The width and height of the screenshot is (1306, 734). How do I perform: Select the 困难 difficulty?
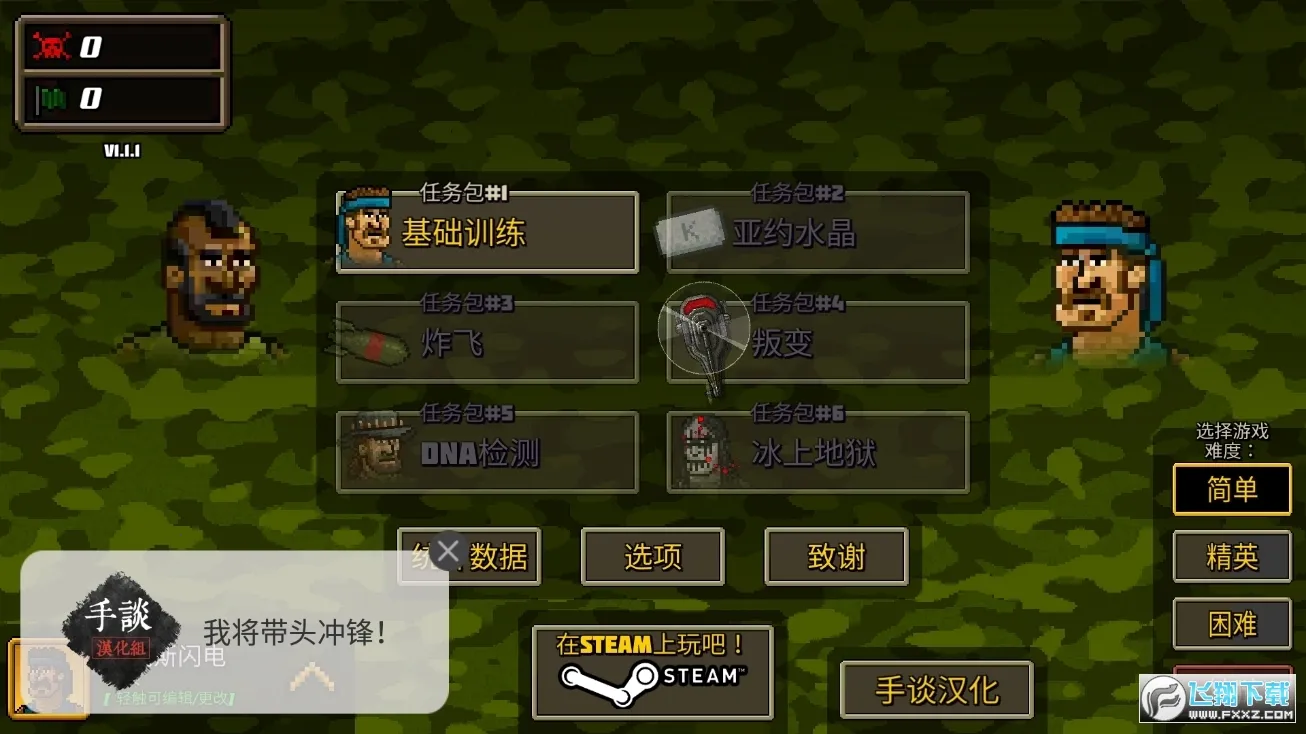(1232, 624)
